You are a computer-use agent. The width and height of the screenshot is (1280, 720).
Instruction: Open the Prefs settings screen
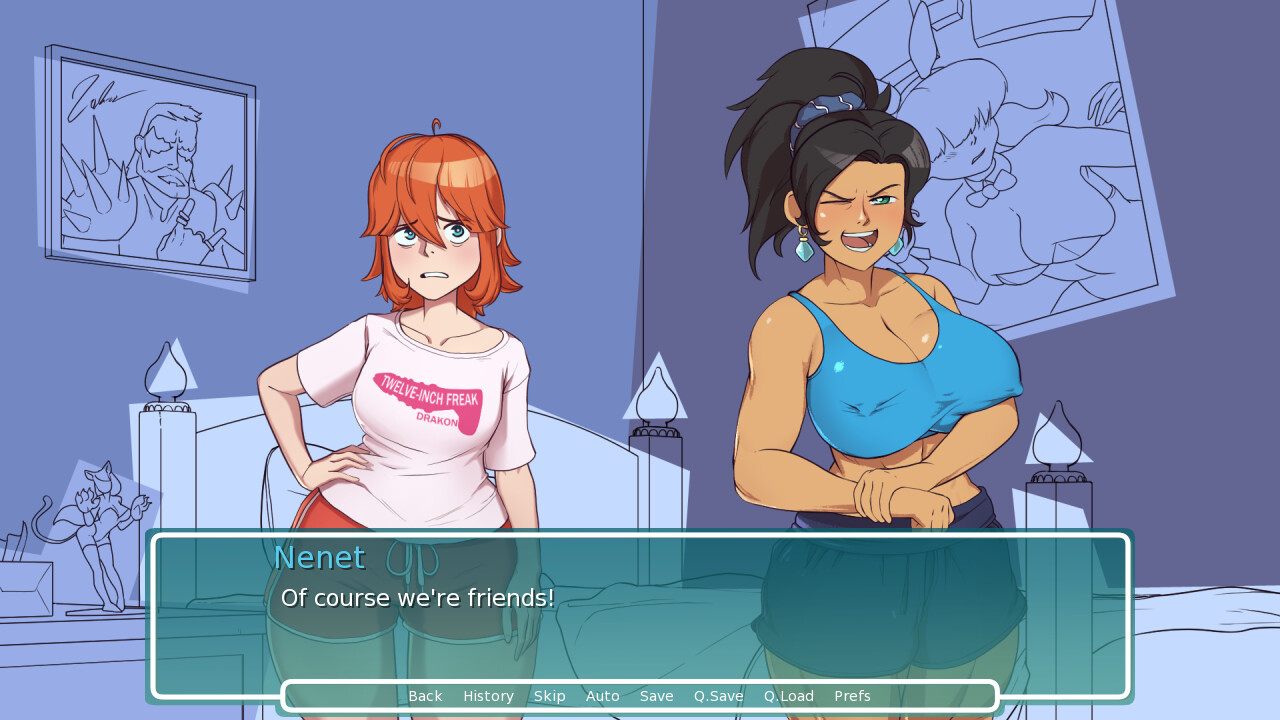pos(851,696)
